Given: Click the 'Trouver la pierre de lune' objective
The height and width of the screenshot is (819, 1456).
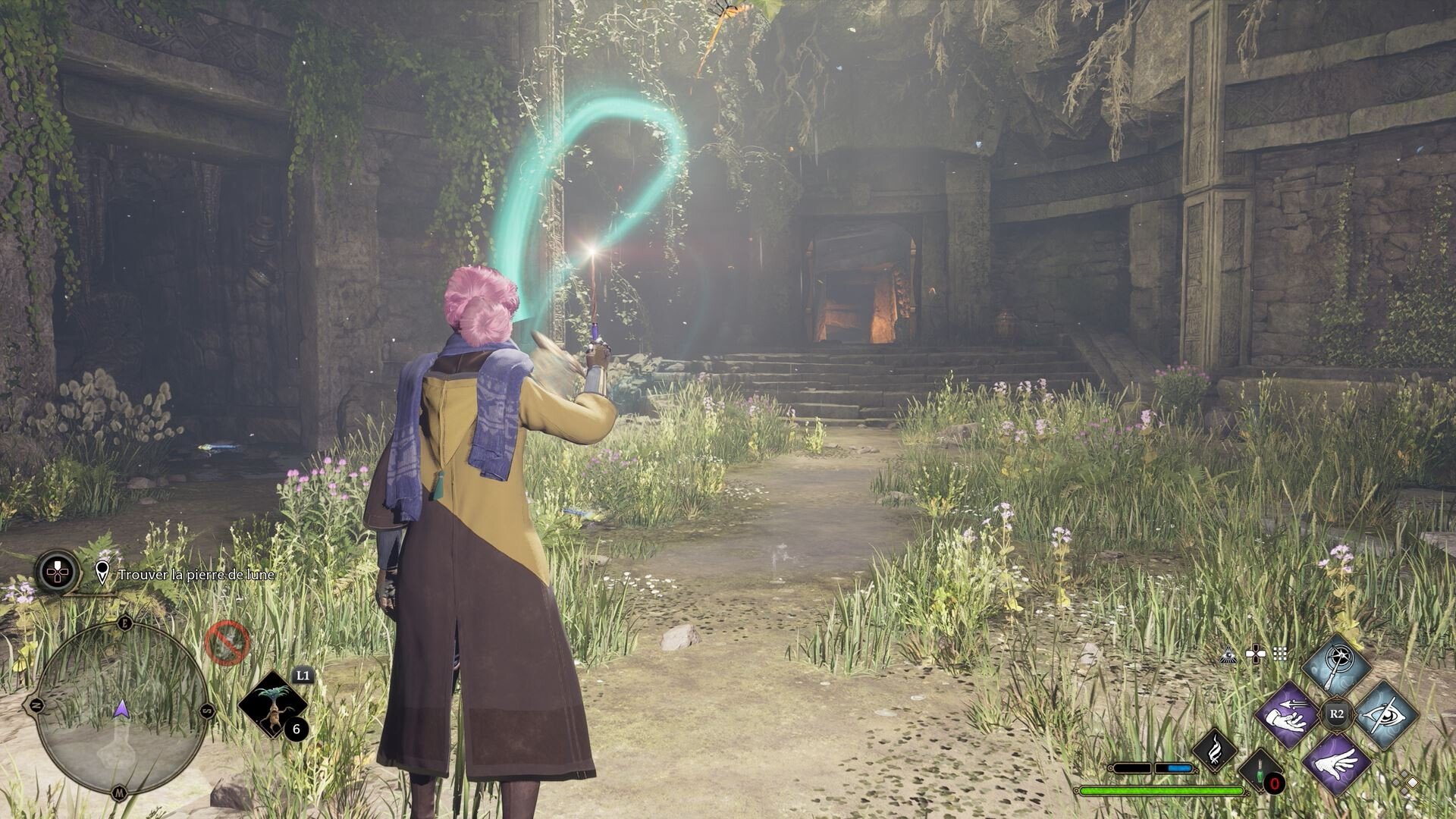Looking at the screenshot, I should point(196,575).
